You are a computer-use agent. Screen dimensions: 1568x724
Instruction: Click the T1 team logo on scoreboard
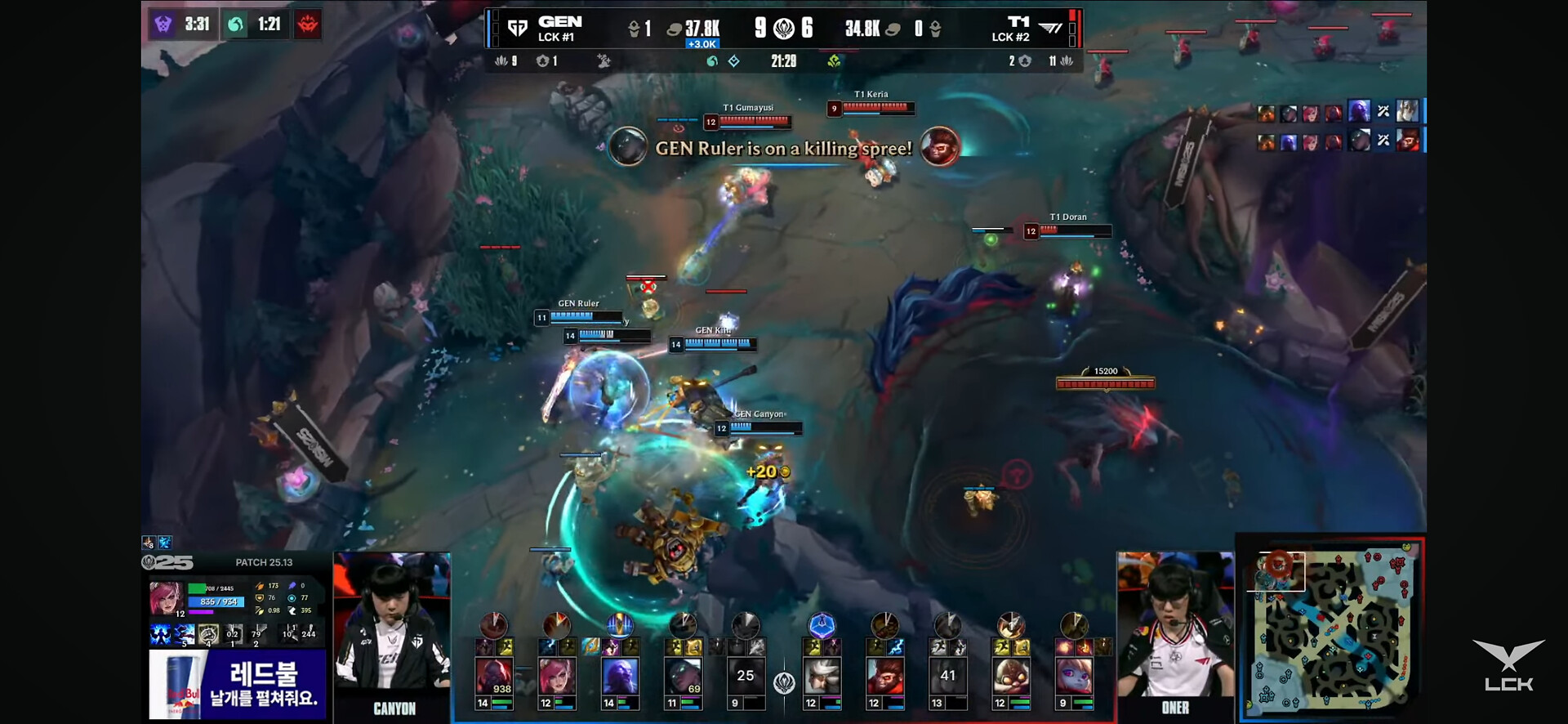[x=1050, y=29]
